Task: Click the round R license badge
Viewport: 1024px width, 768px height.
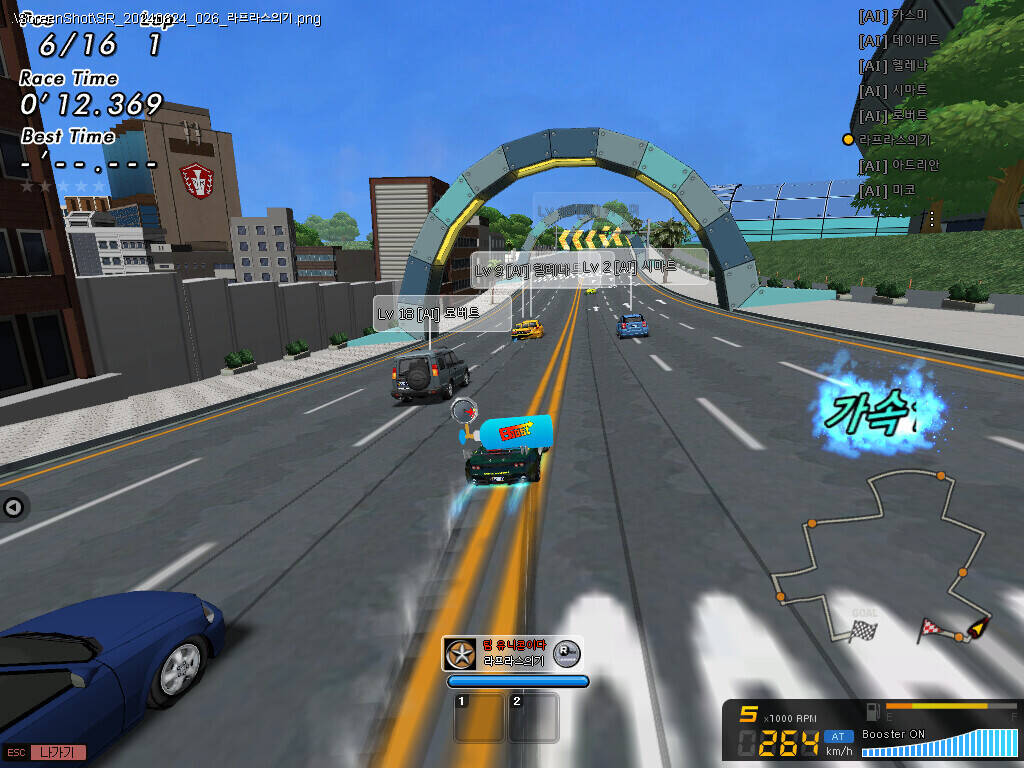Action: coord(566,654)
